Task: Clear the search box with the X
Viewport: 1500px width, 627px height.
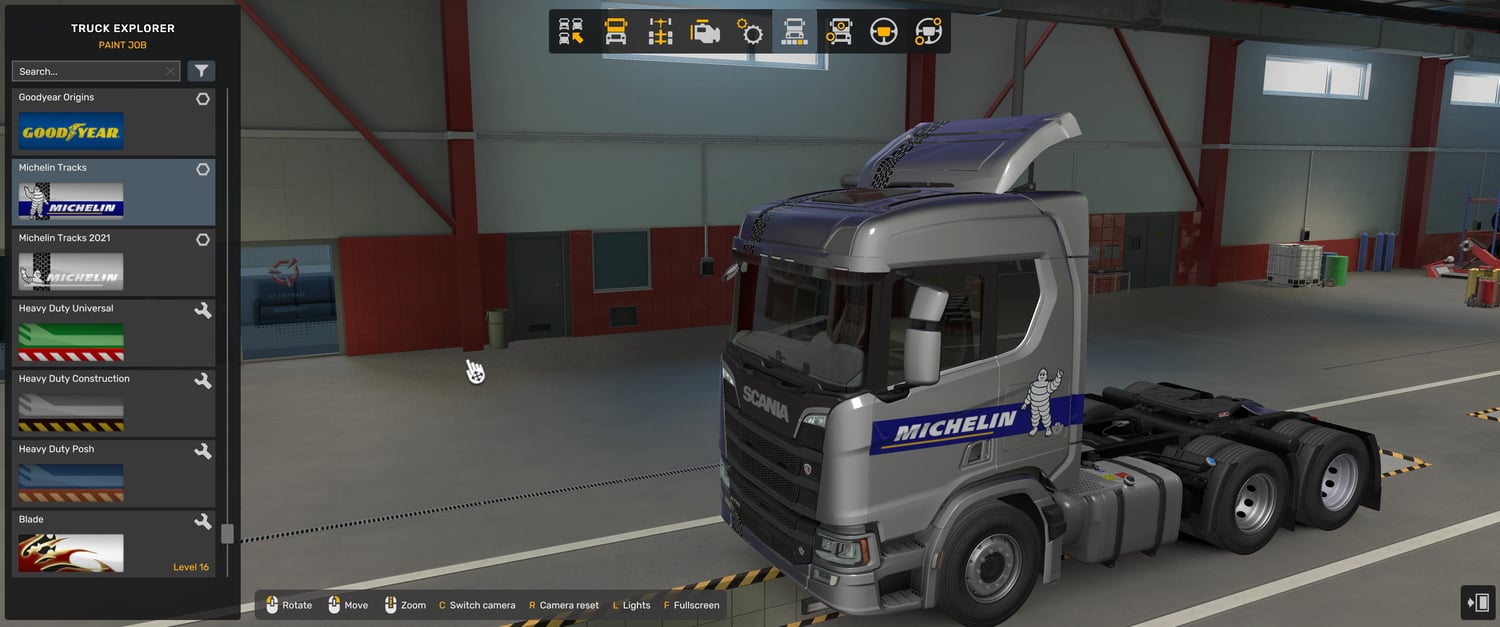Action: [171, 72]
